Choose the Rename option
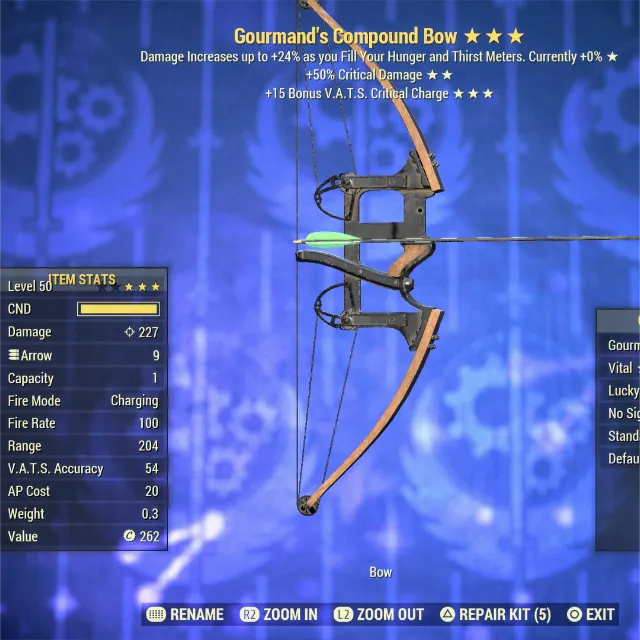 187,614
